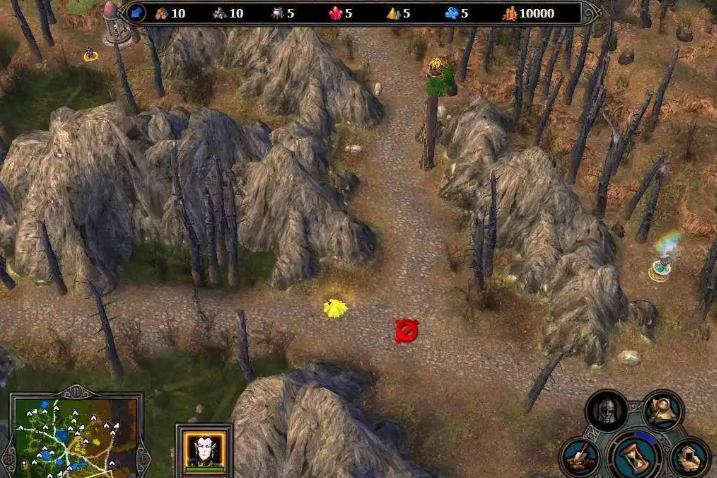The image size is (717, 478).
Task: Activate the shovel dig button
Action: coord(581,457)
